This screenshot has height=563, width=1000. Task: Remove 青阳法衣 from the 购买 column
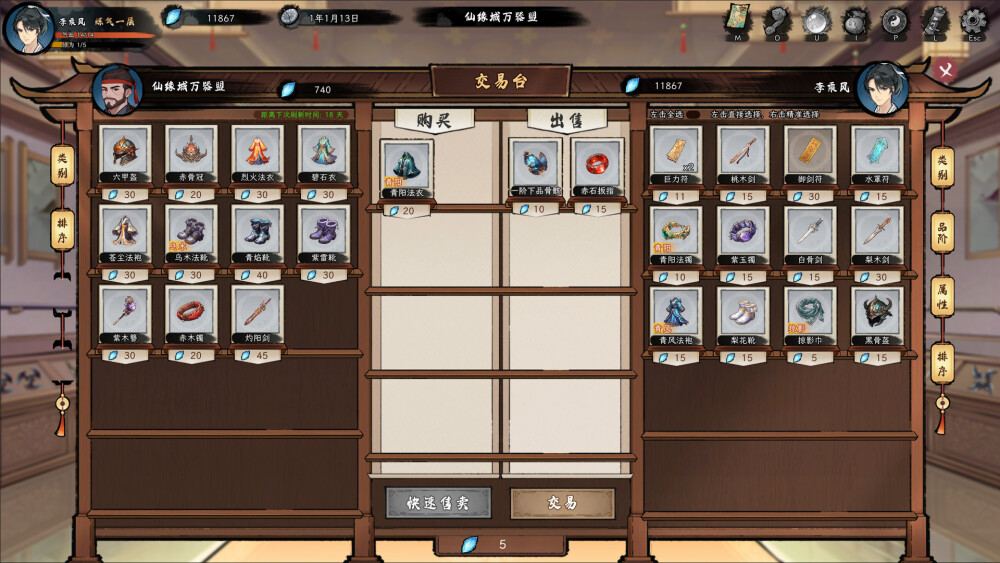[407, 166]
